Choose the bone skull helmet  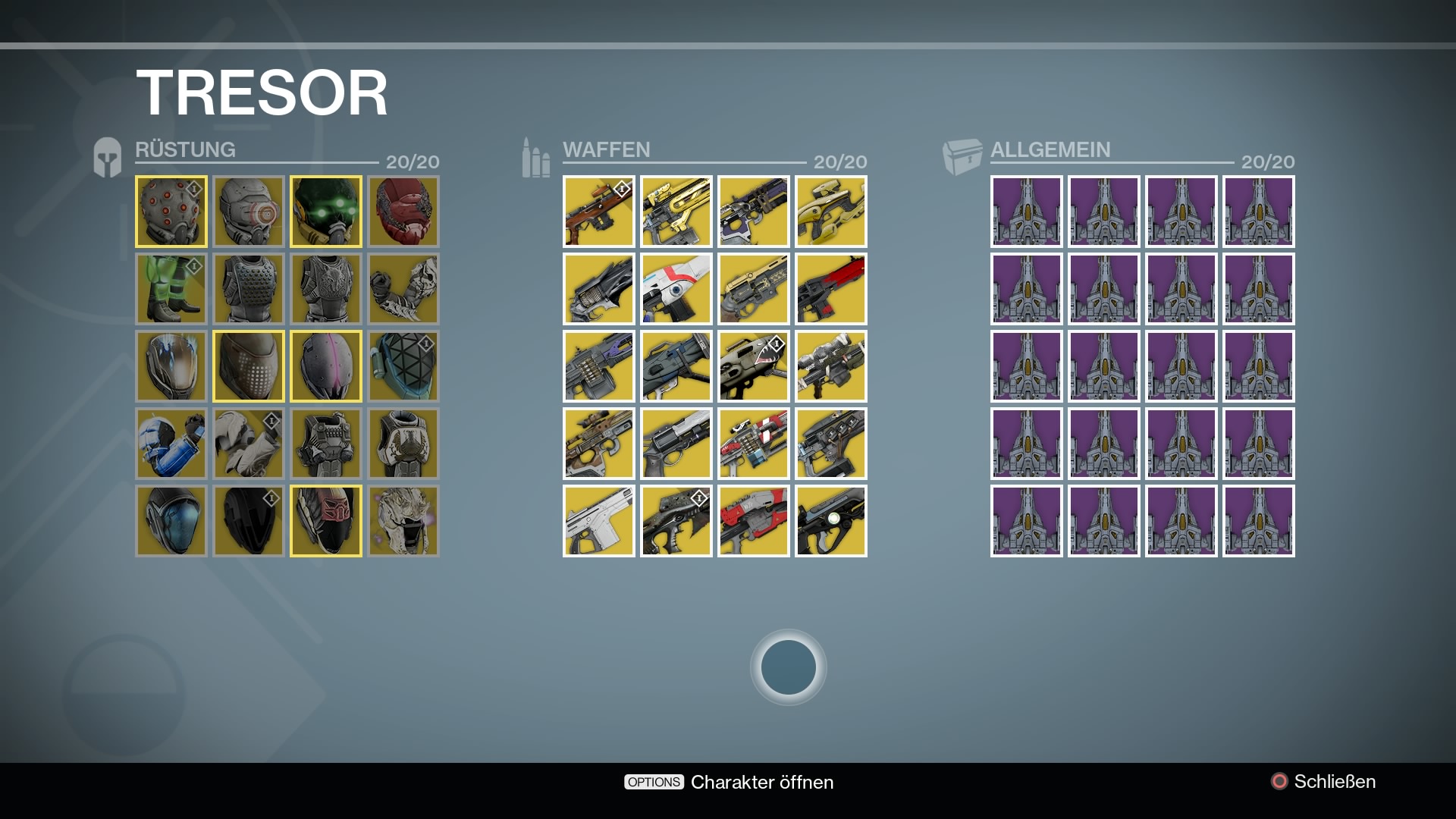(403, 521)
